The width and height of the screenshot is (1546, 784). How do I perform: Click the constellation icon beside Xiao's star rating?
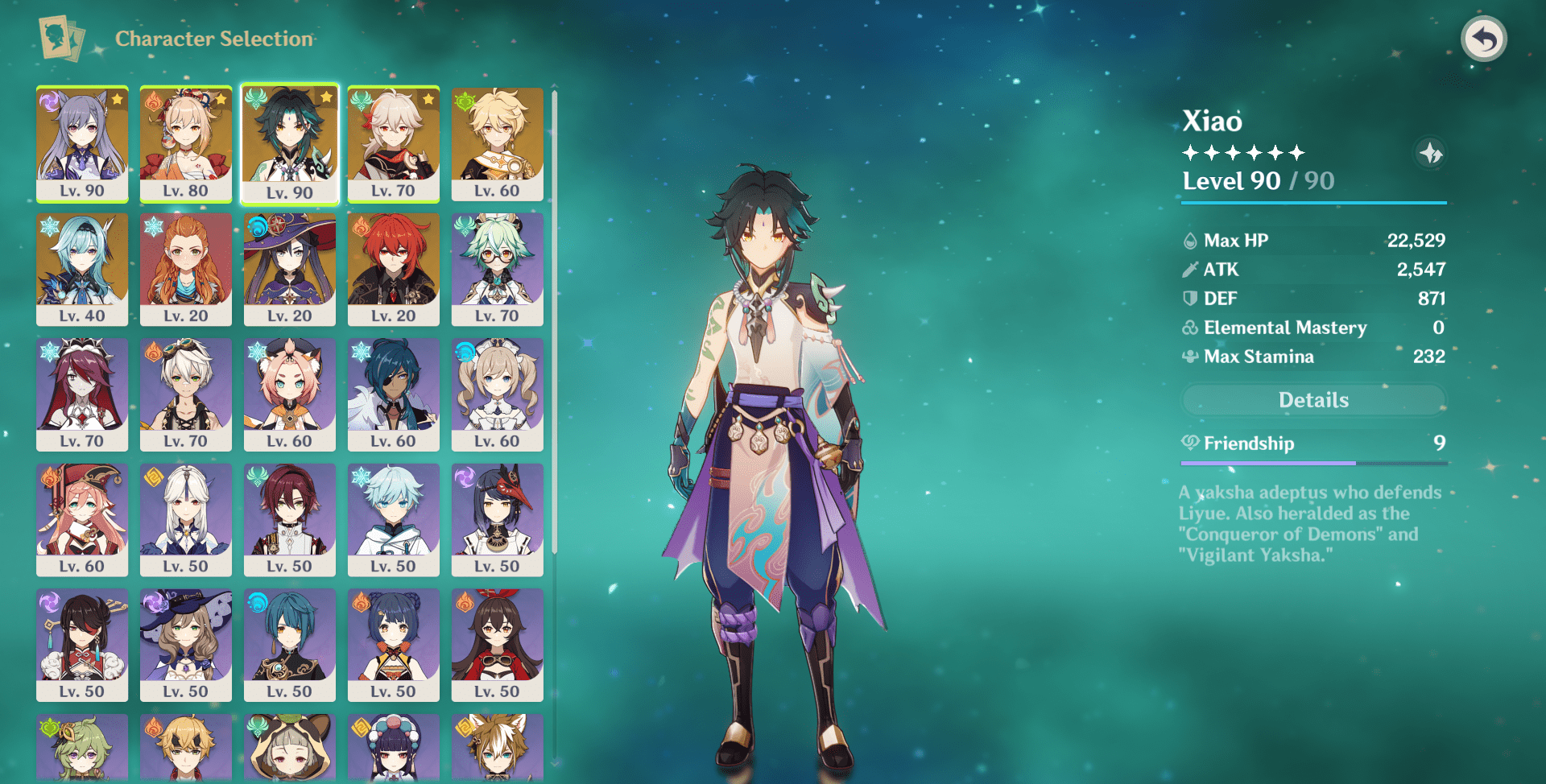[x=1432, y=154]
